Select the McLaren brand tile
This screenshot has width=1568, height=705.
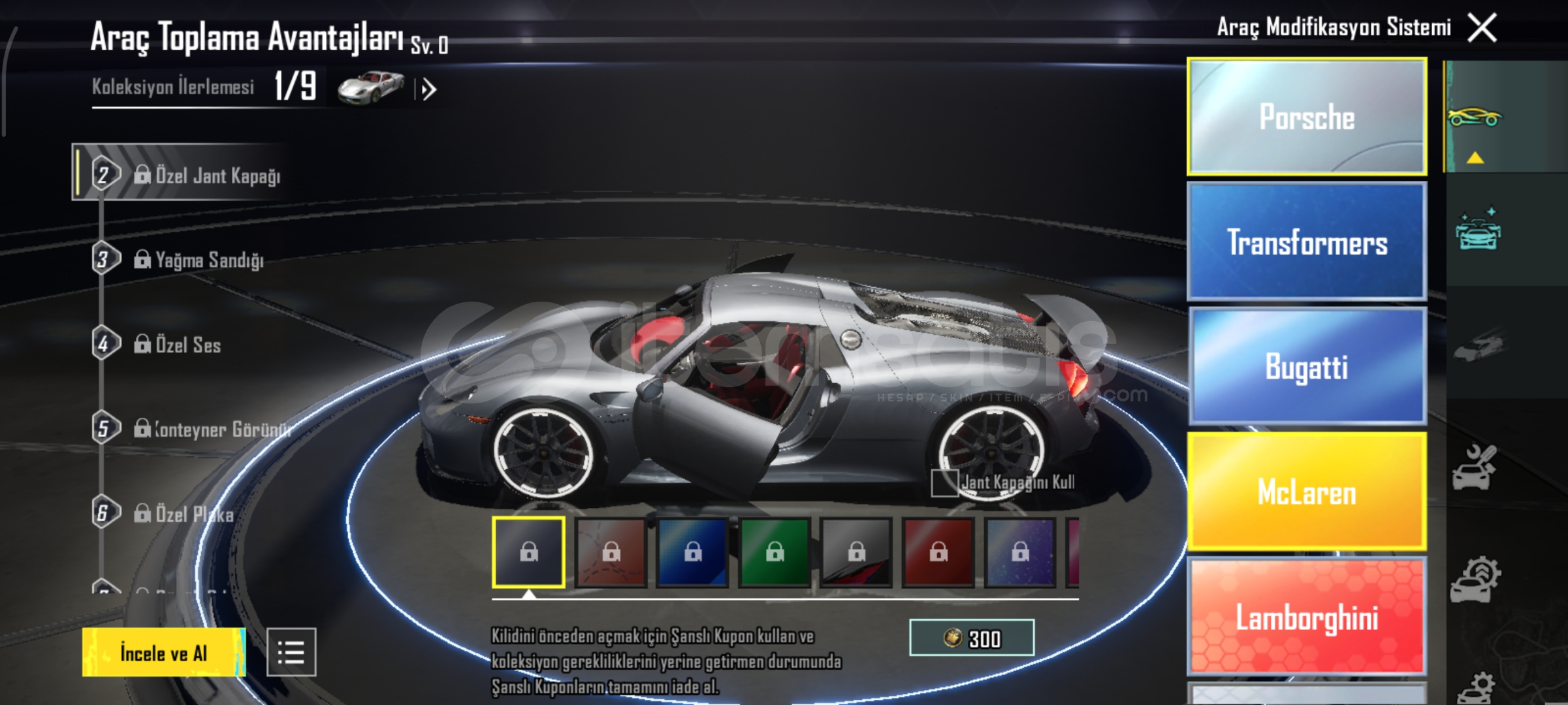click(x=1306, y=492)
